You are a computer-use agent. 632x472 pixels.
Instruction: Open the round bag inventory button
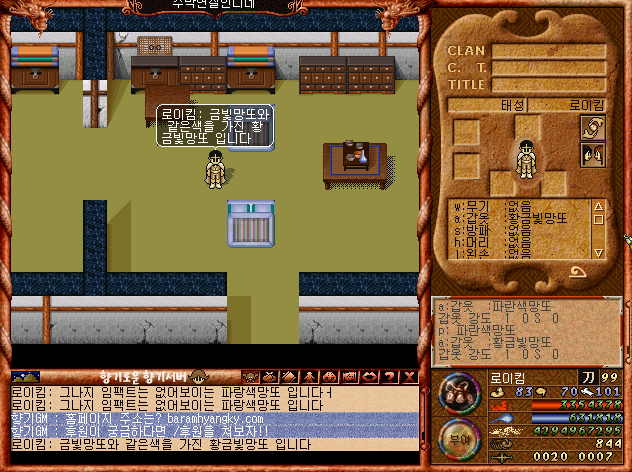[459, 389]
